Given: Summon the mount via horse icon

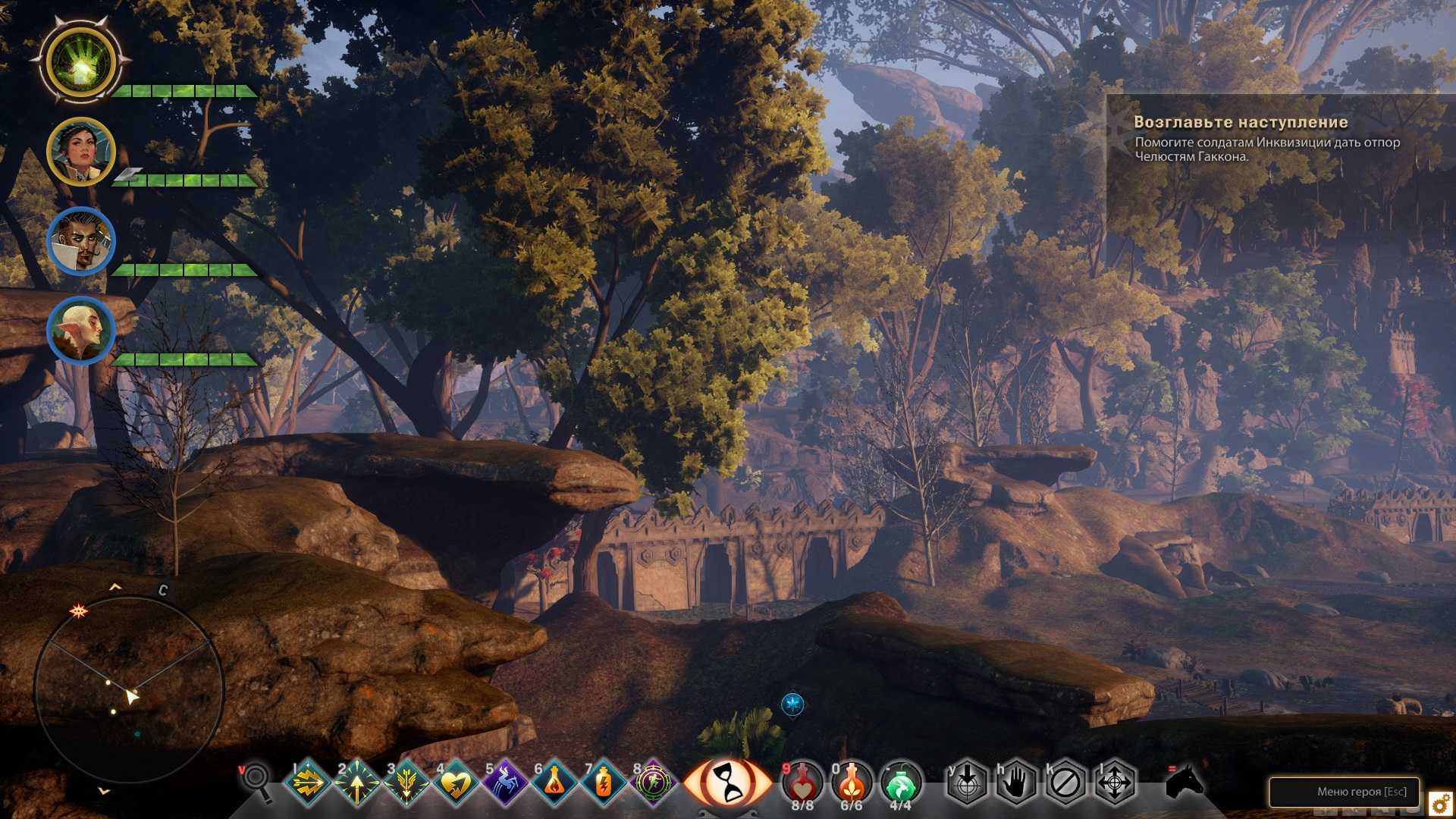Looking at the screenshot, I should click(x=1184, y=780).
